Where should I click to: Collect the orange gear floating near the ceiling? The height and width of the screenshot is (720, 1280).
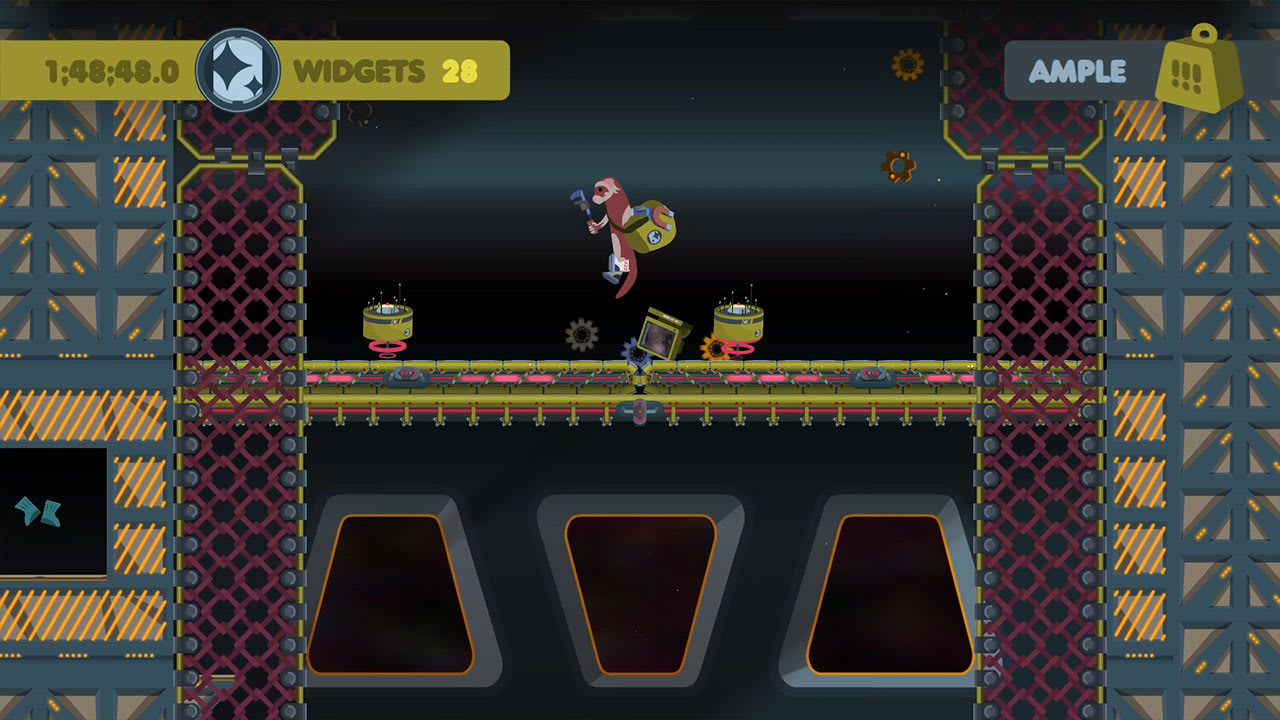[x=905, y=62]
